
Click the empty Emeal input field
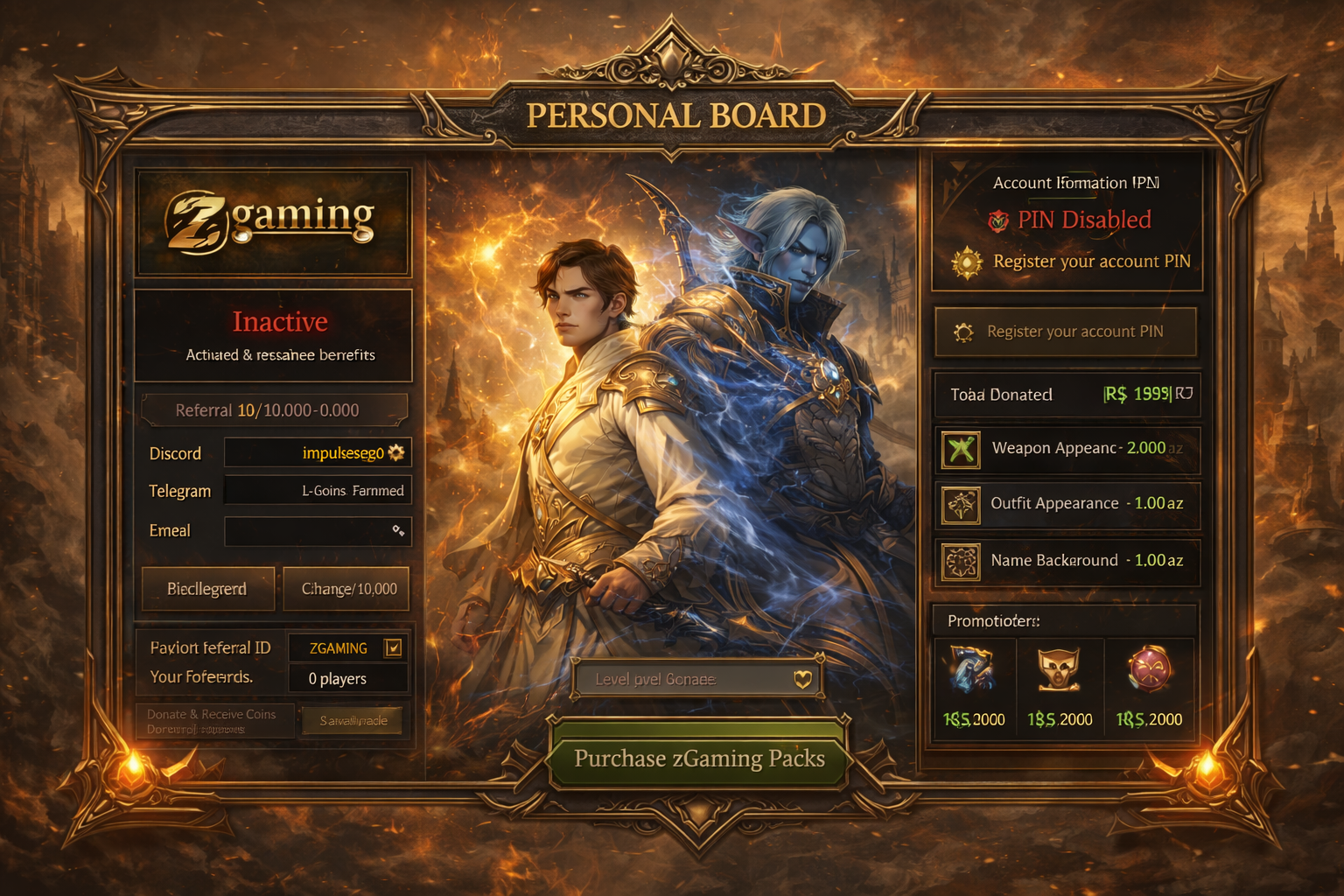point(317,531)
